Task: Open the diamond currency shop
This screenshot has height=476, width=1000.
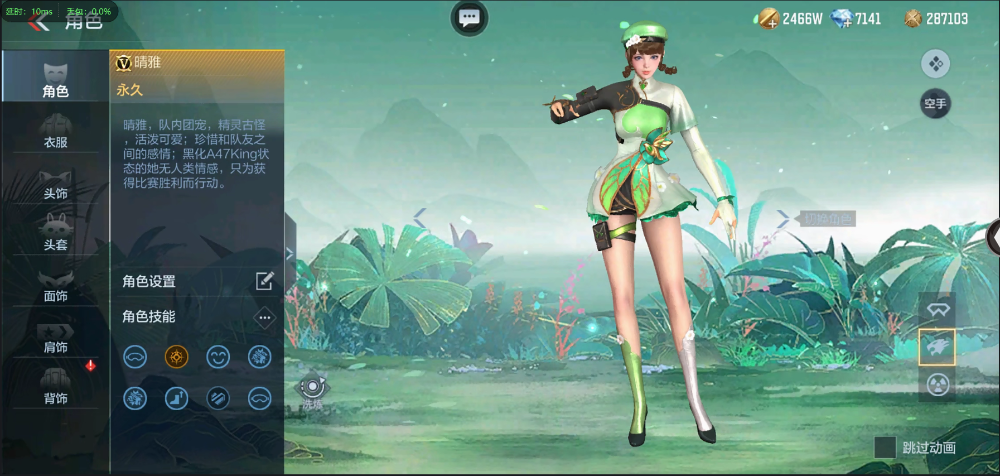Action: coord(843,18)
